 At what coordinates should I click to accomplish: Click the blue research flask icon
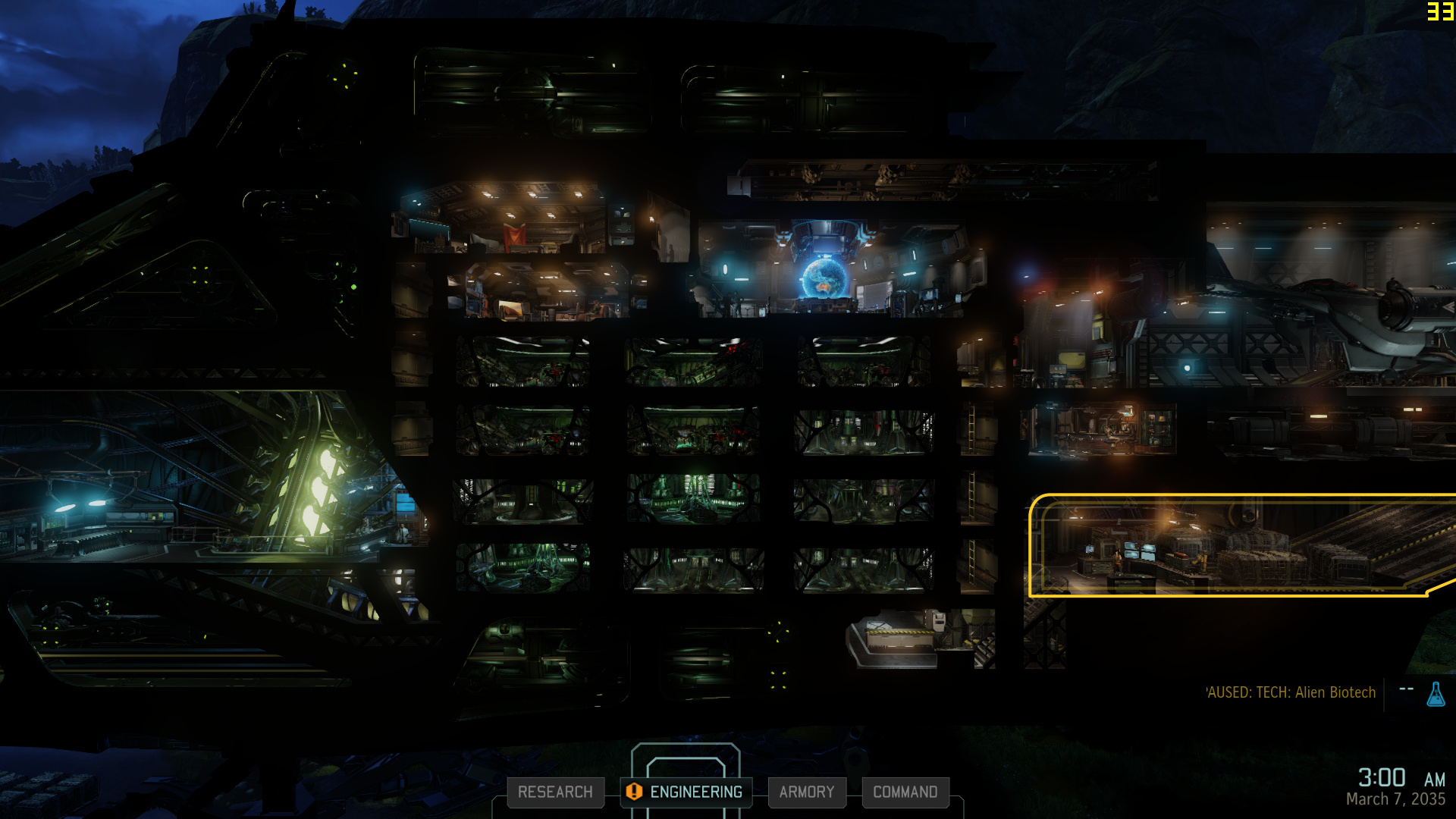pyautogui.click(x=1436, y=694)
